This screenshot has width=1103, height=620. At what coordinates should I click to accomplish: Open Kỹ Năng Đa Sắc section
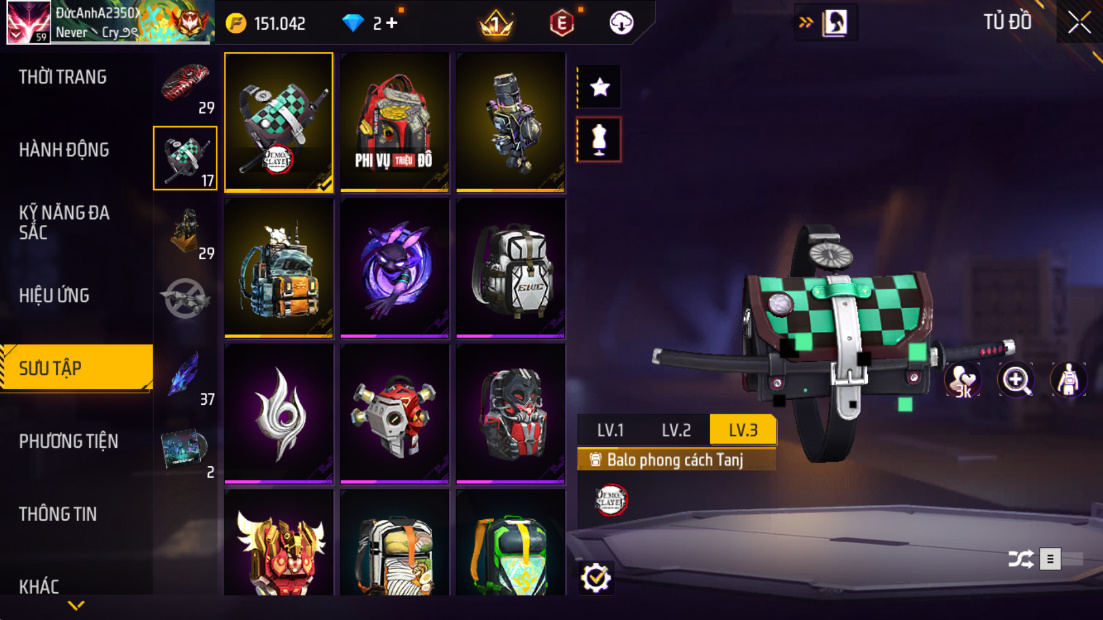(x=64, y=222)
